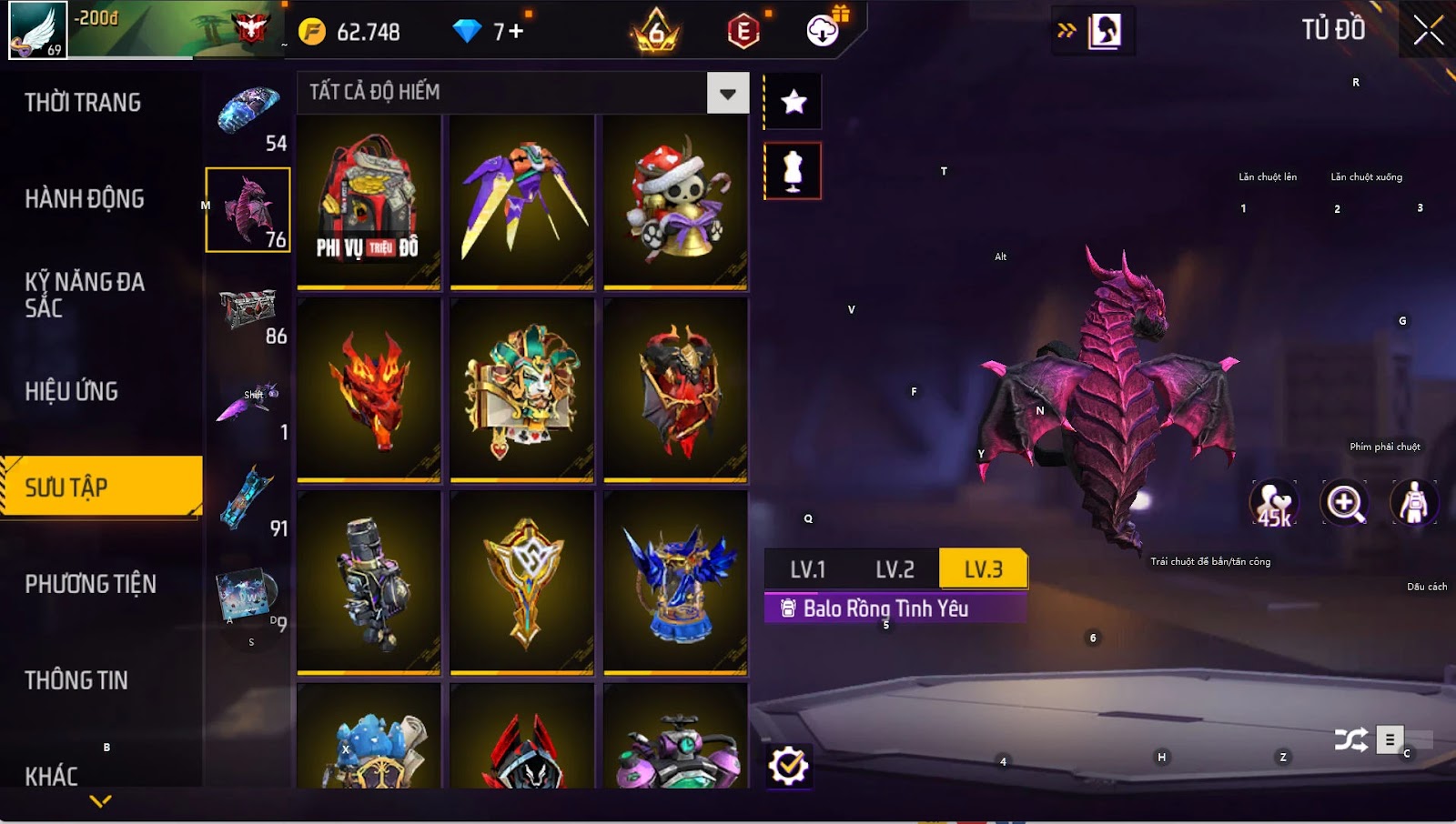Image resolution: width=1456 pixels, height=824 pixels.
Task: Select the Kỹ Năng Đa Sắc tab
Action: pos(85,295)
